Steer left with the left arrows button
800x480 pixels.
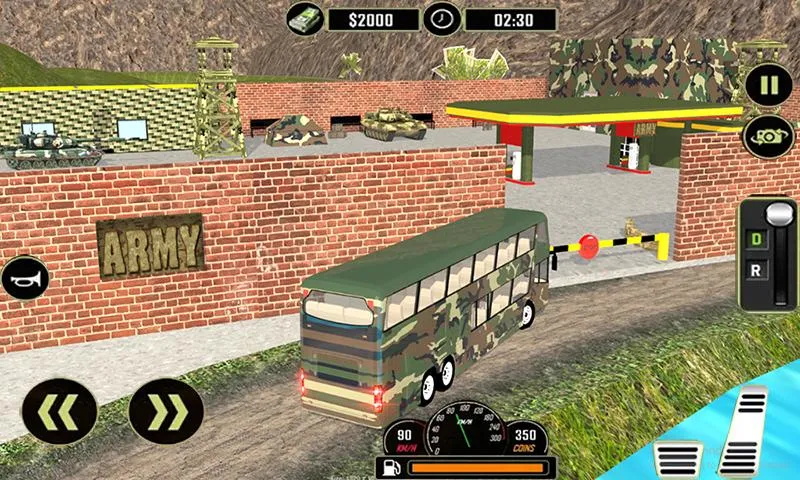59,411
